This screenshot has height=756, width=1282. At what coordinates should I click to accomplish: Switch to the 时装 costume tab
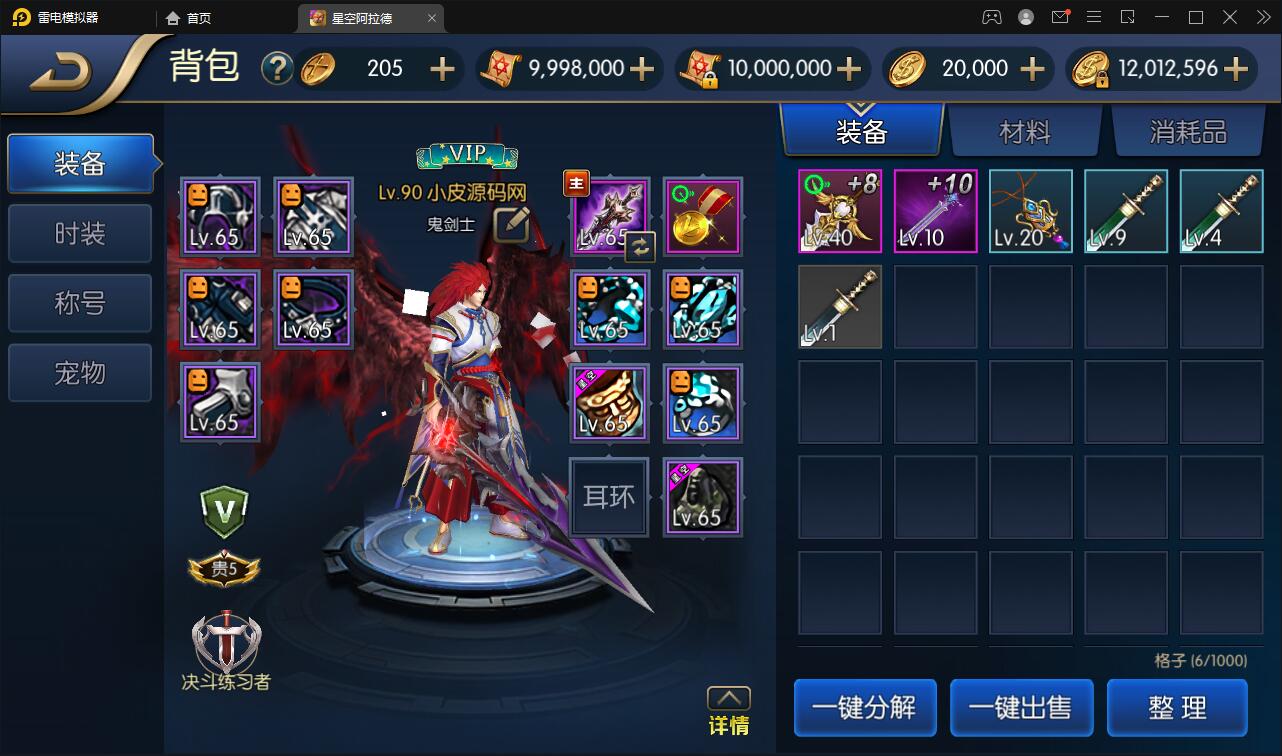[80, 234]
